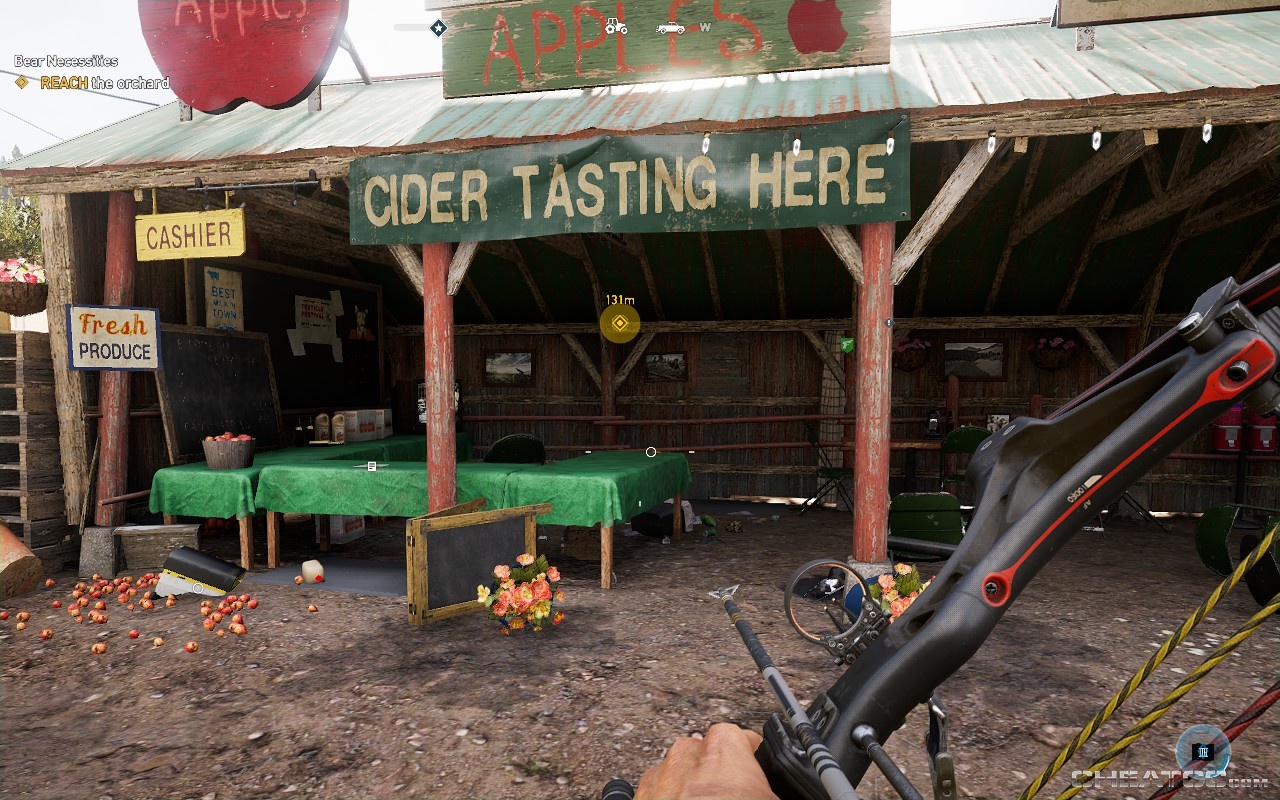Toggle the Fresh Produce sign

(112, 338)
